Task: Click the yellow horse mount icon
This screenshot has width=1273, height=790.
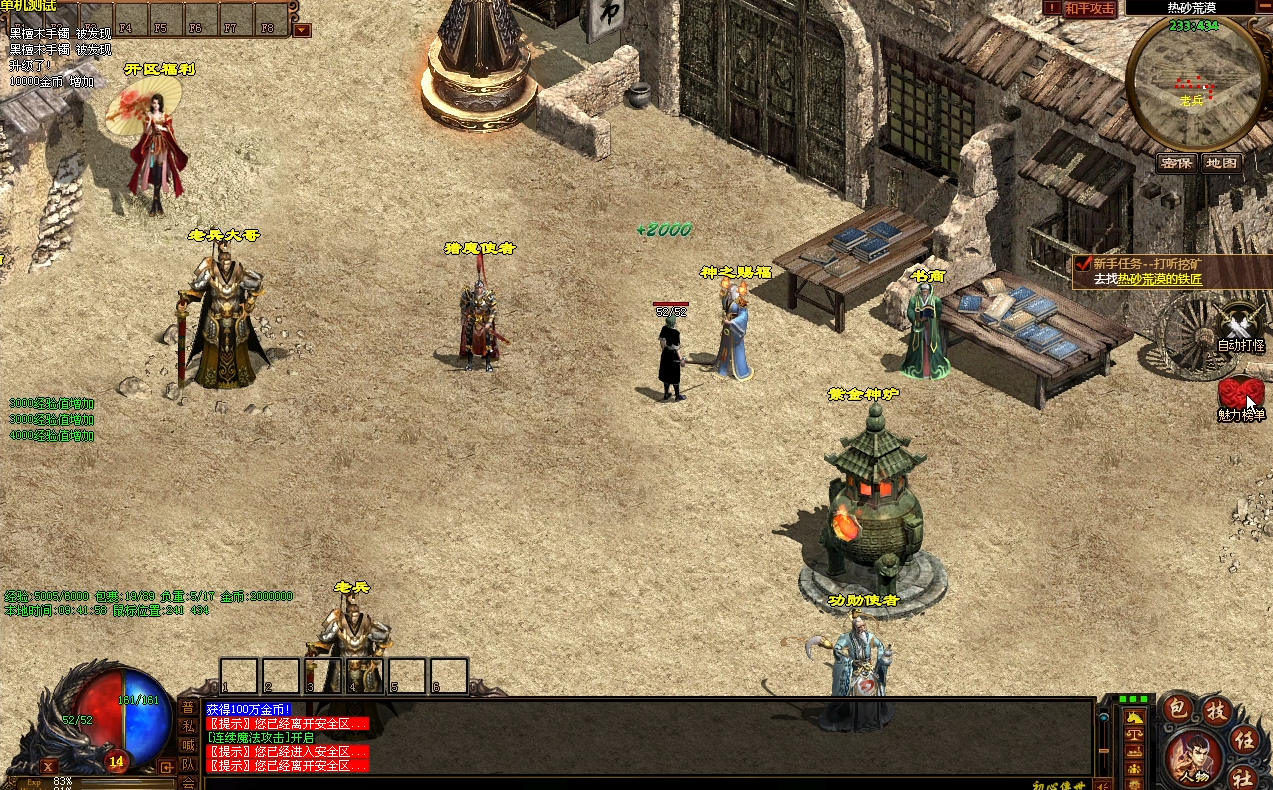Action: (1136, 716)
